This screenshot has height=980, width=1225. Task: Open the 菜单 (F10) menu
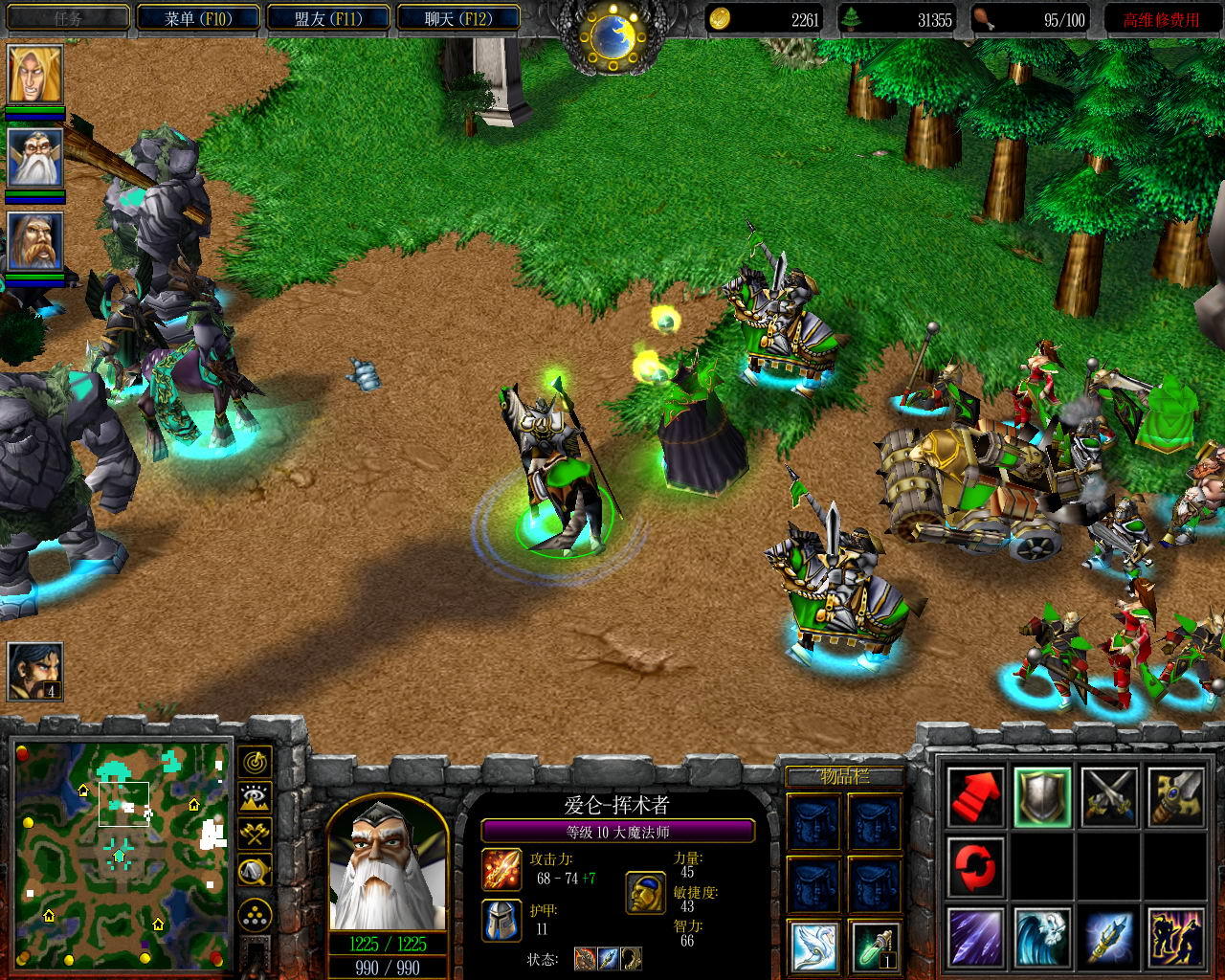pos(197,18)
